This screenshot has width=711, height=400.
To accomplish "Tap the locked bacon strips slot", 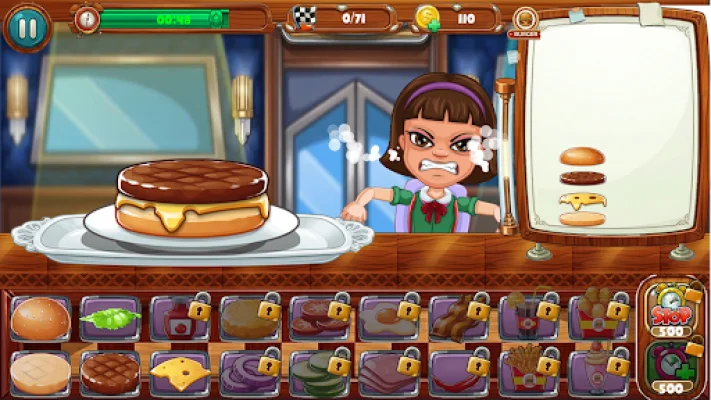I will click(x=459, y=318).
